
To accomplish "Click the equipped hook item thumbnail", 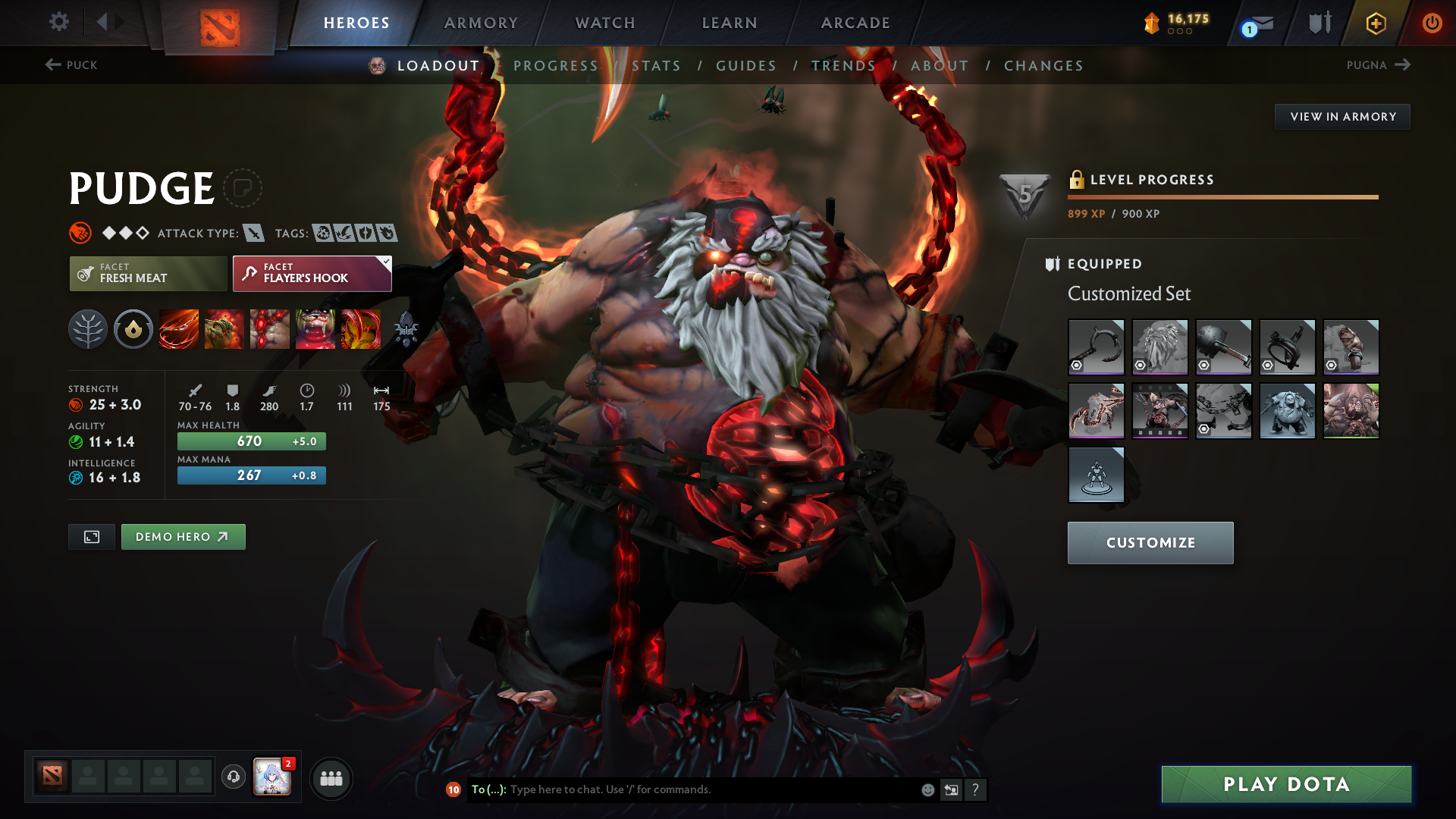I will pos(1097,347).
